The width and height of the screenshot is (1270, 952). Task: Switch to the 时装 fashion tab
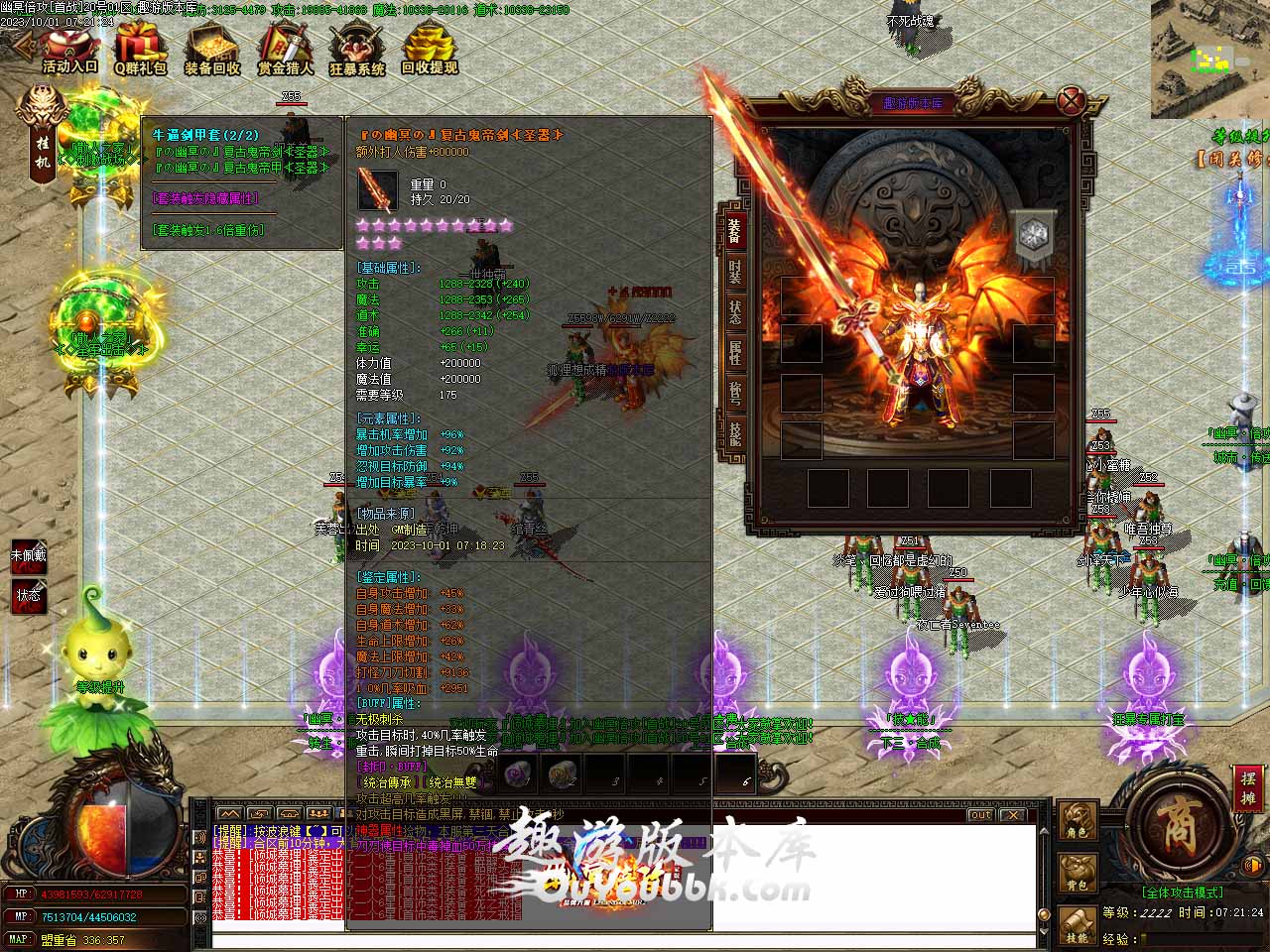pos(734,273)
